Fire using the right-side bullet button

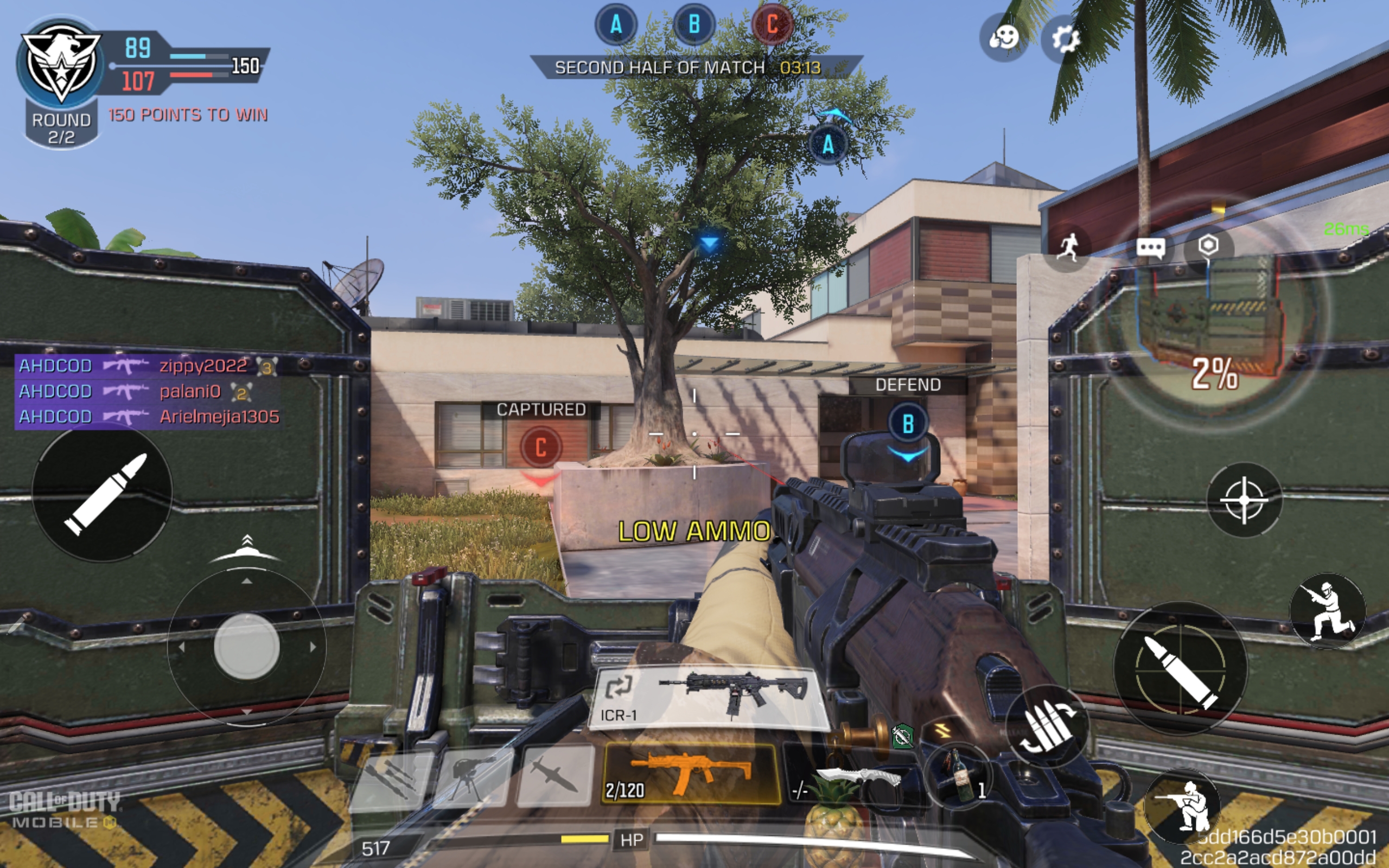1181,668
